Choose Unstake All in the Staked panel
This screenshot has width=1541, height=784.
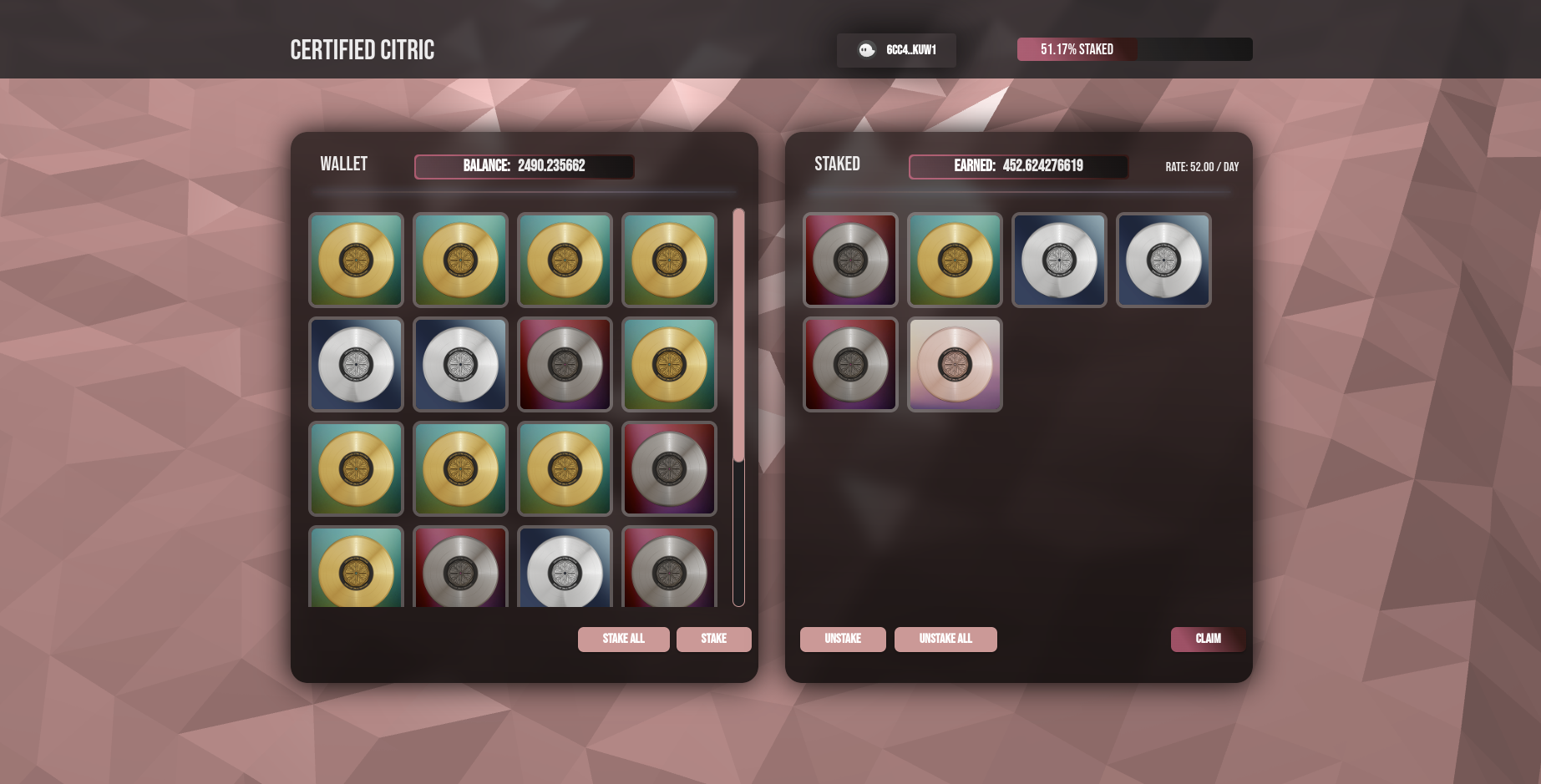tap(945, 639)
